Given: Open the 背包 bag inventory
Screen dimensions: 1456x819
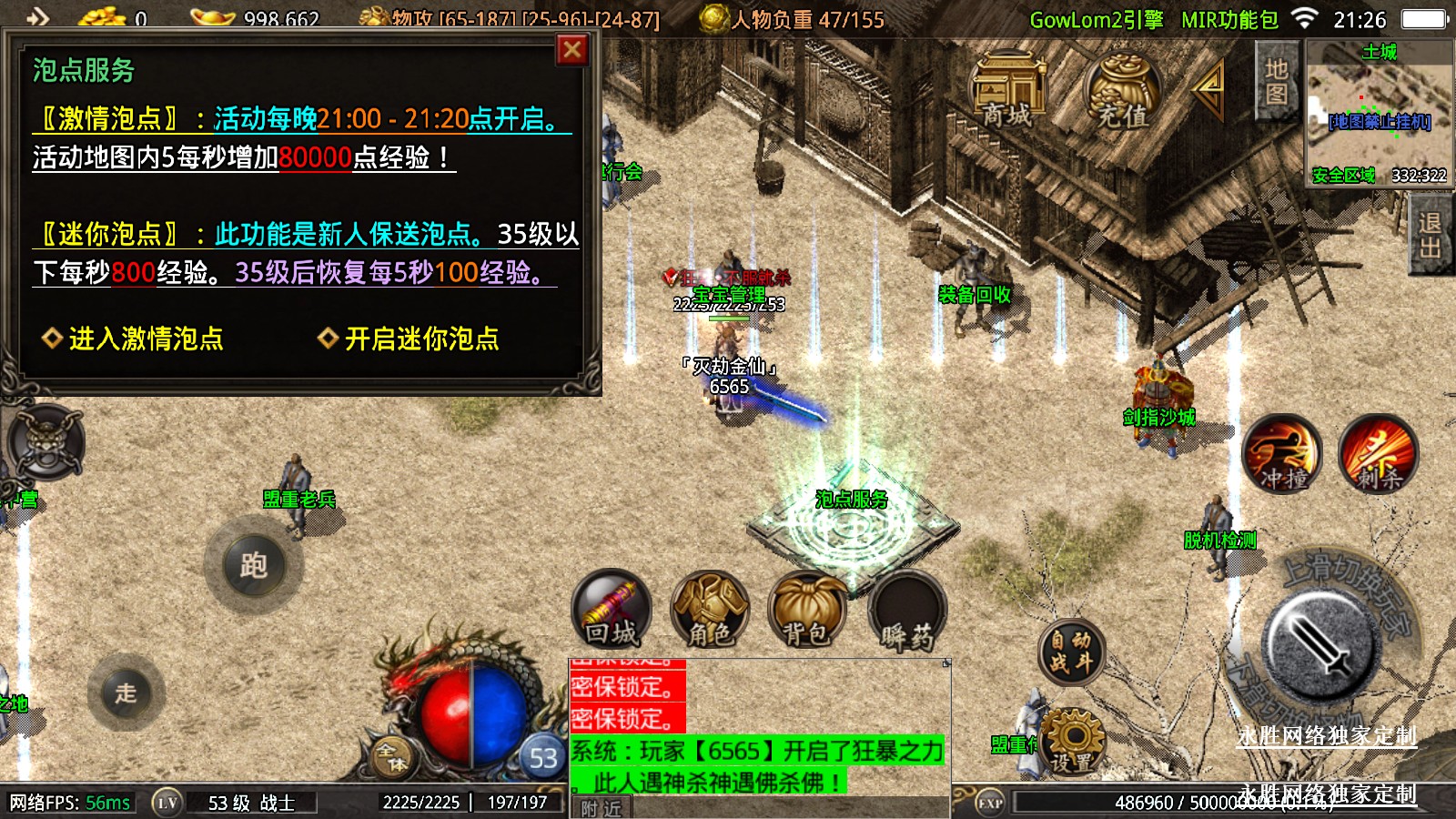Looking at the screenshot, I should [807, 610].
